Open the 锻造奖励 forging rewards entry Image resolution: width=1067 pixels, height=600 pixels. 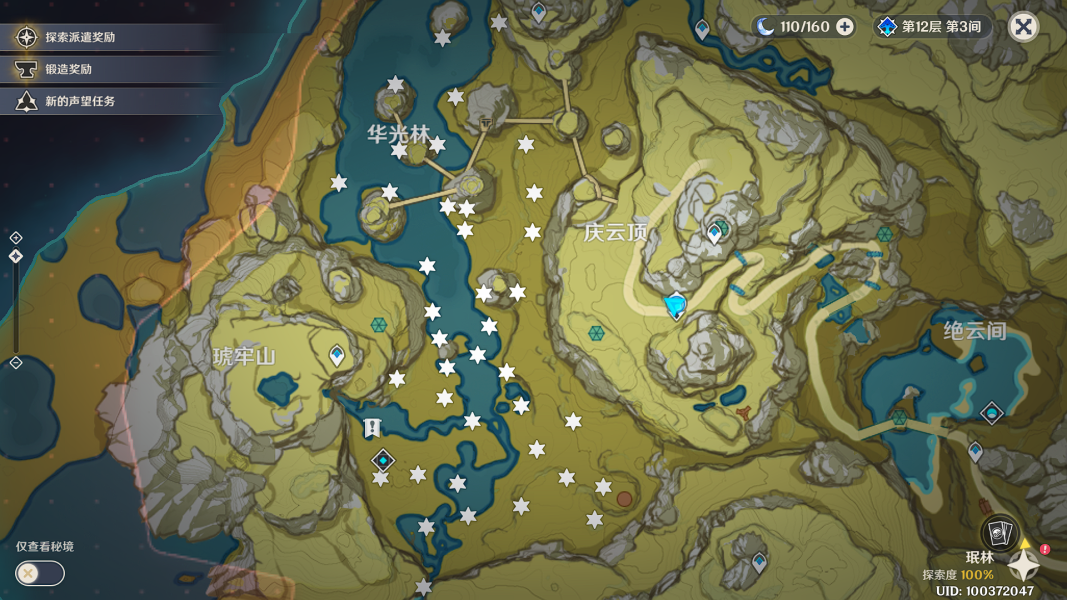[68, 69]
